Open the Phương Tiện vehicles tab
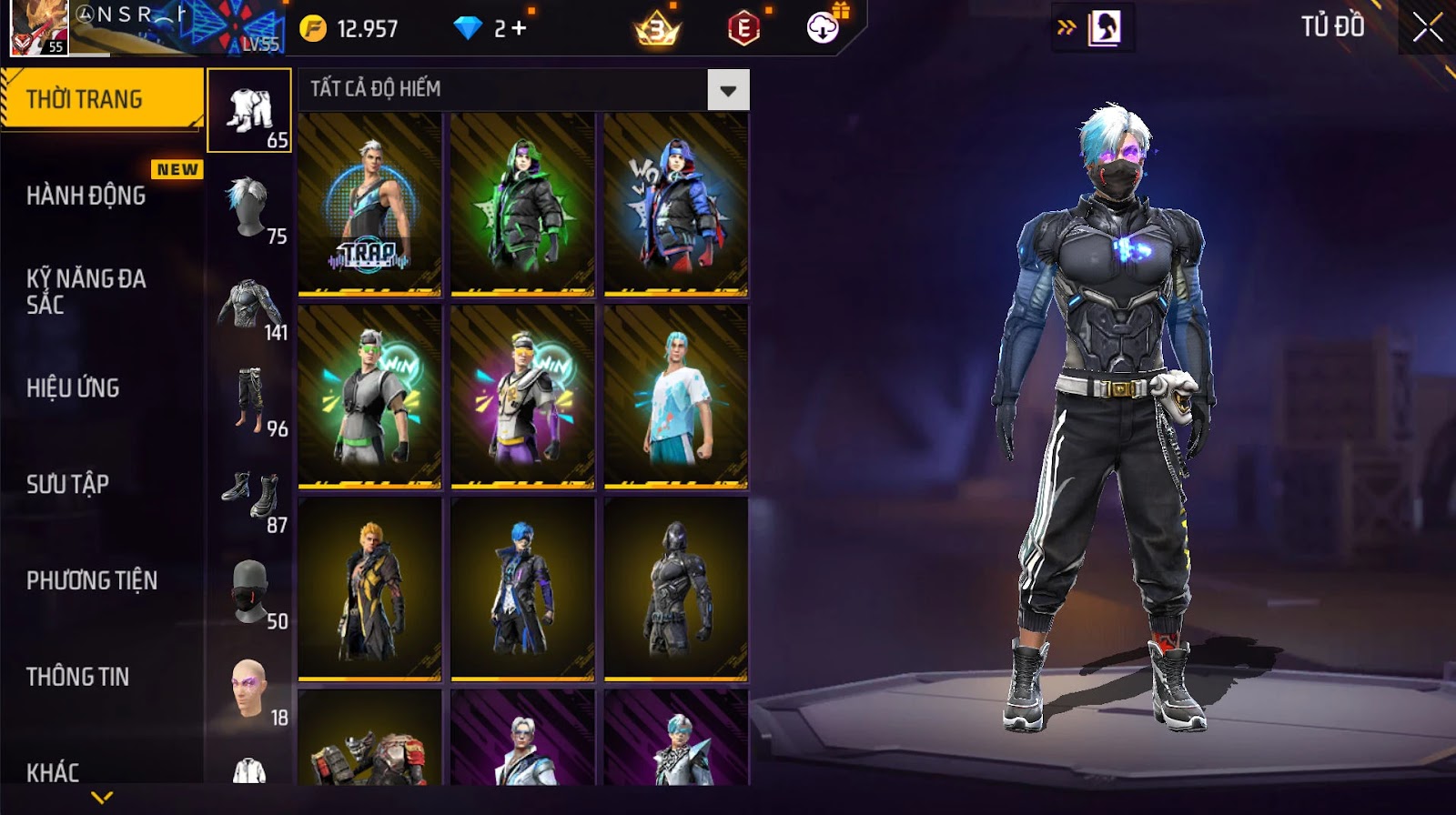1456x815 pixels. pyautogui.click(x=92, y=580)
